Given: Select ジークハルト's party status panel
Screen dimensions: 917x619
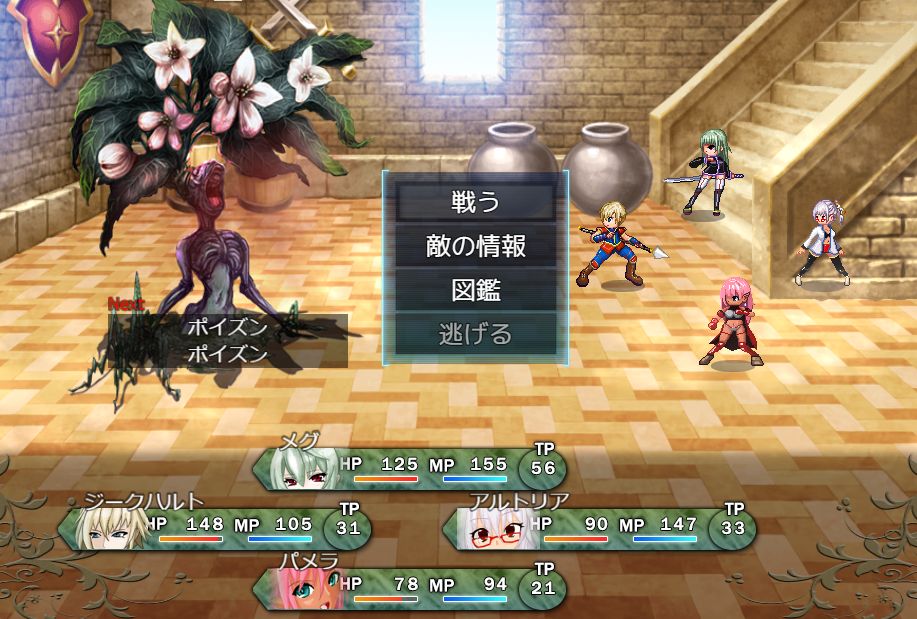Looking at the screenshot, I should pyautogui.click(x=215, y=528).
